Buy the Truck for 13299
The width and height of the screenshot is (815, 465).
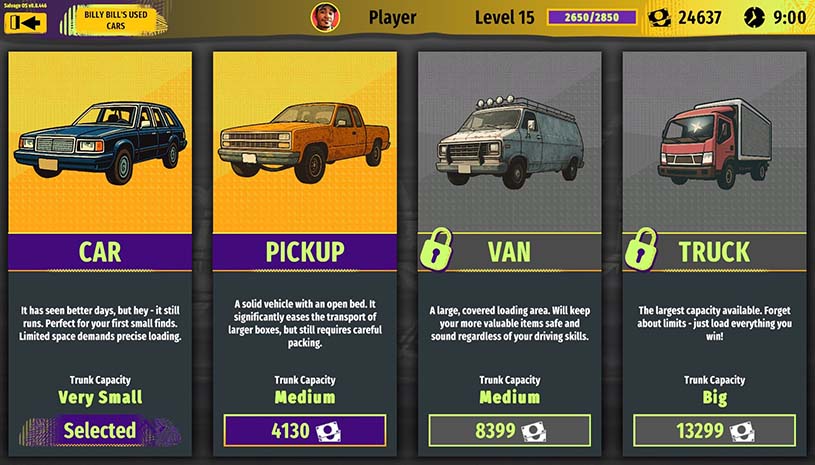[714, 431]
